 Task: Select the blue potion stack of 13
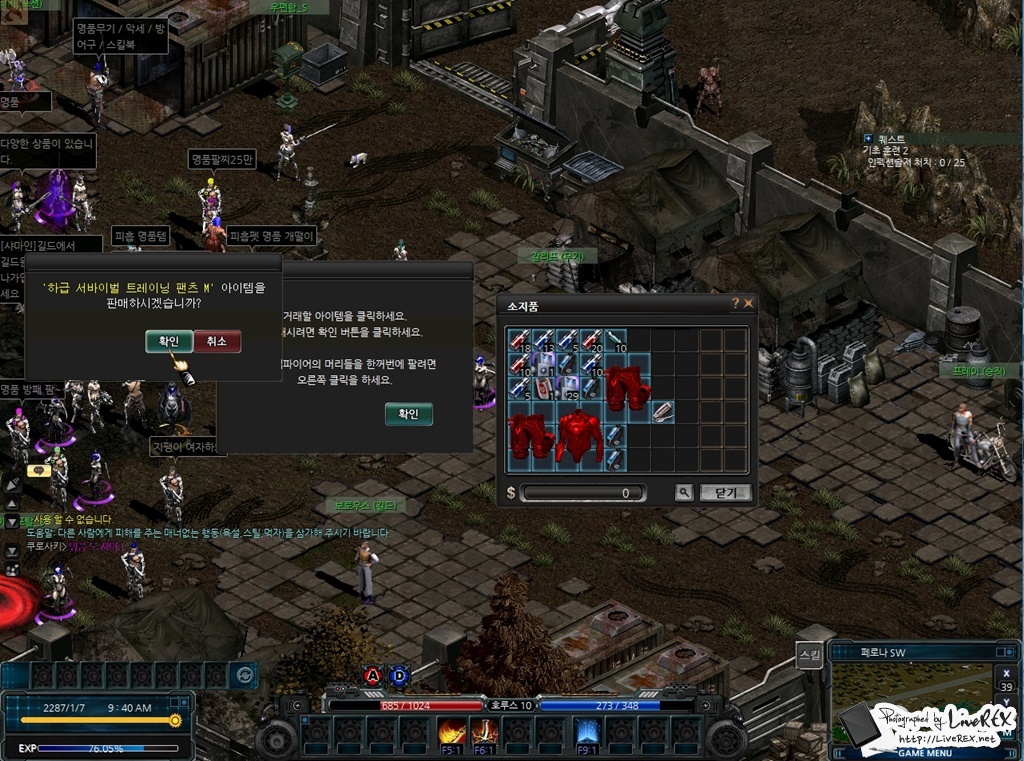543,340
